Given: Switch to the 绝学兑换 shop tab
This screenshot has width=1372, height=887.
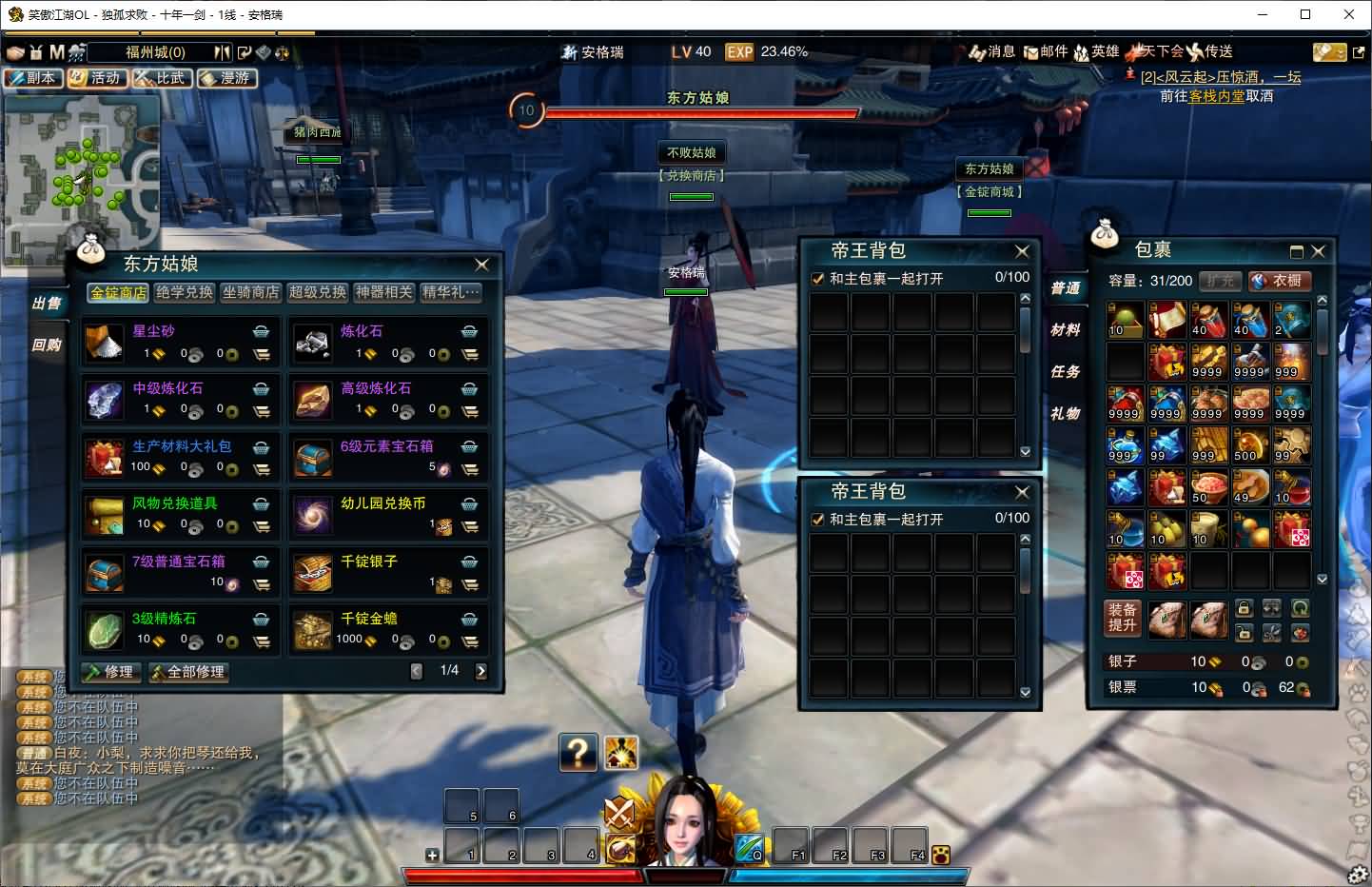Looking at the screenshot, I should [x=185, y=292].
